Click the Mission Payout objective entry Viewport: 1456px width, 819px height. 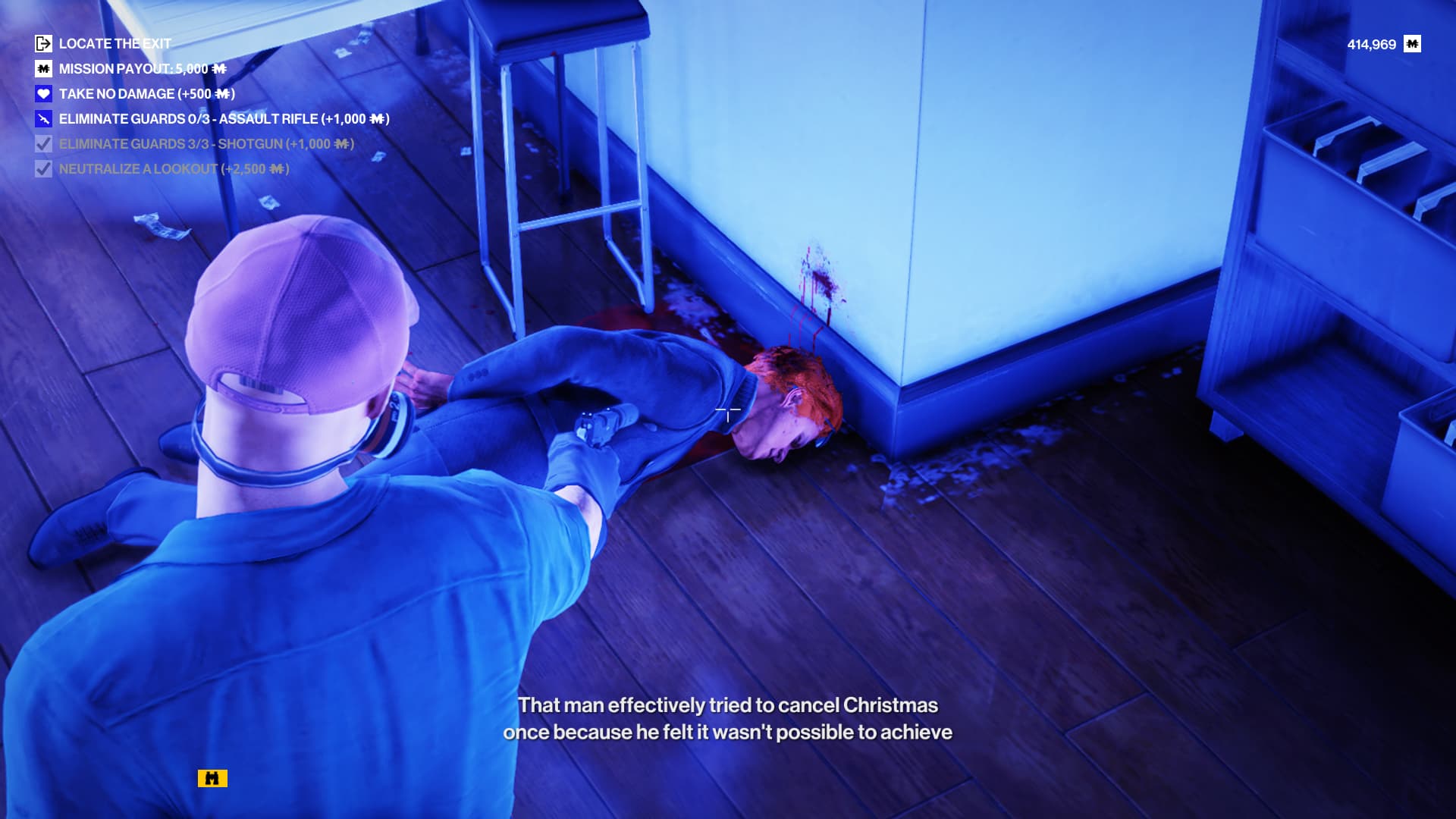(x=142, y=69)
